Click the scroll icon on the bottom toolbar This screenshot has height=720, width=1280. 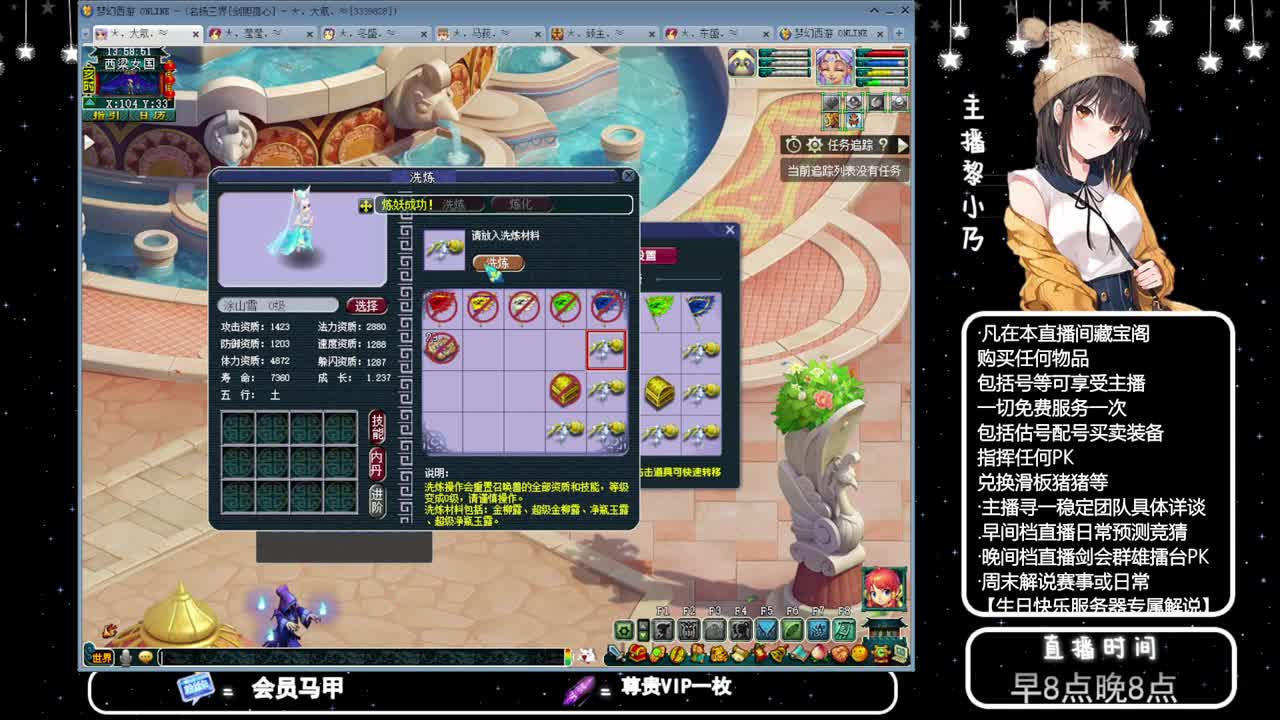point(738,654)
